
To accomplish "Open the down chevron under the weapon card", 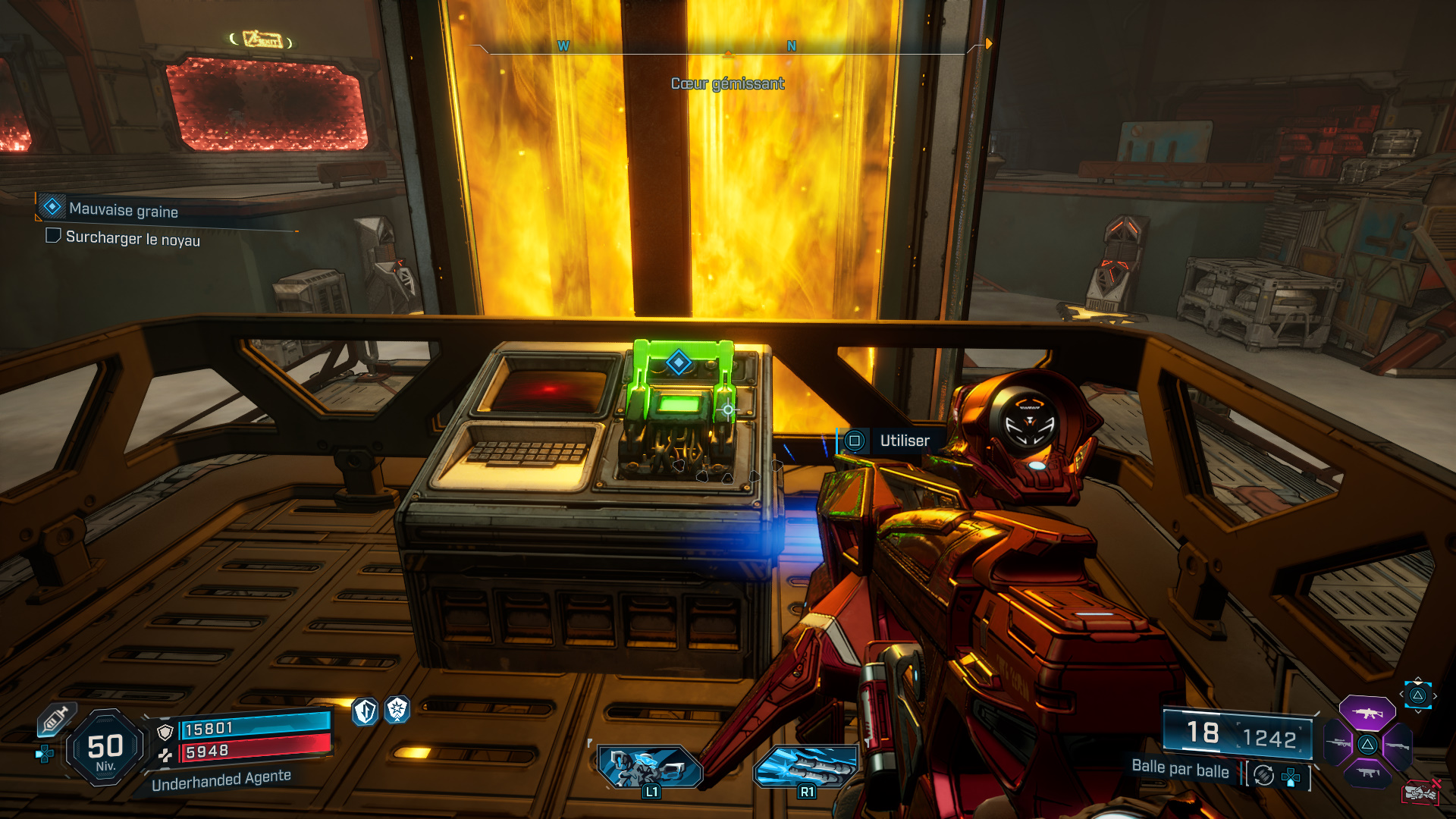I will click(x=1418, y=712).
